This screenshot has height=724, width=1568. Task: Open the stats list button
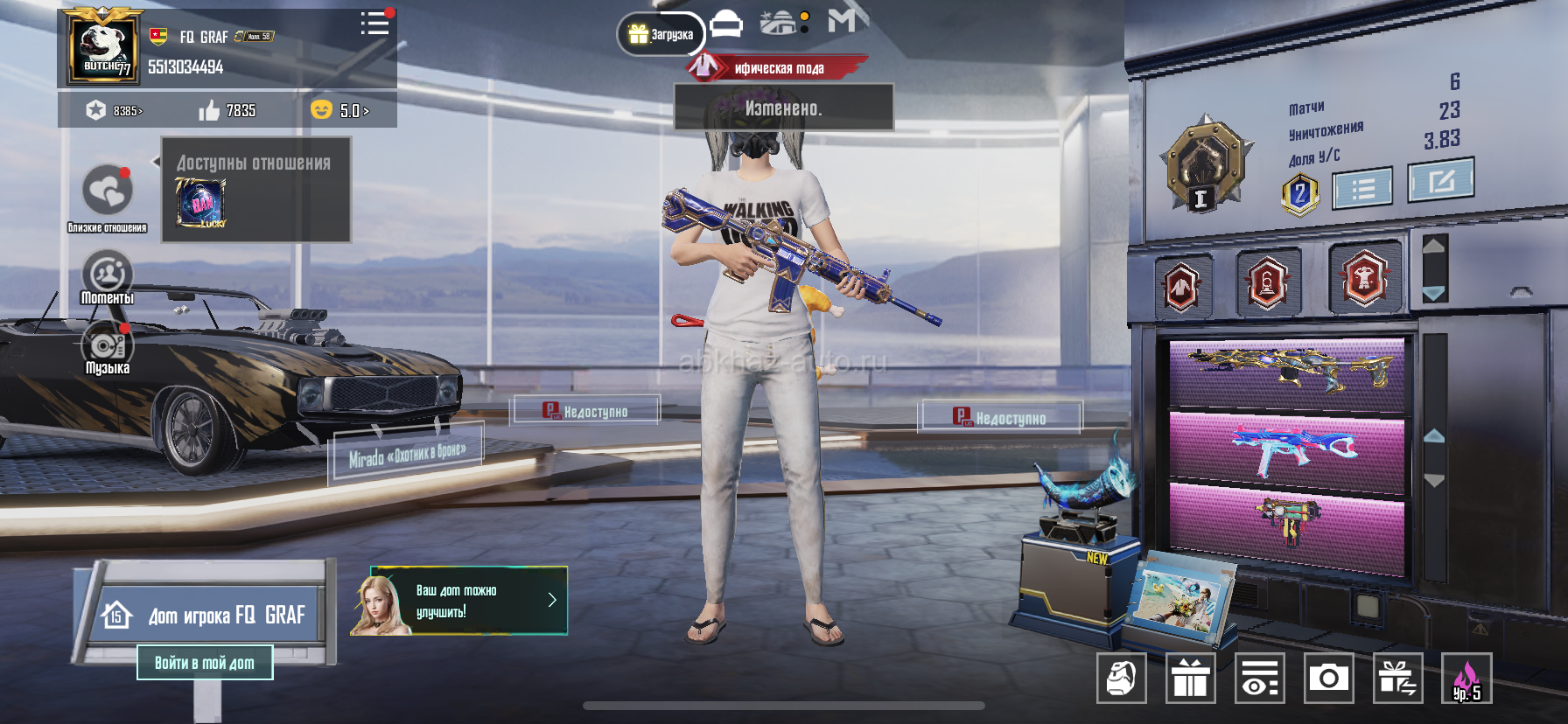click(x=1362, y=188)
